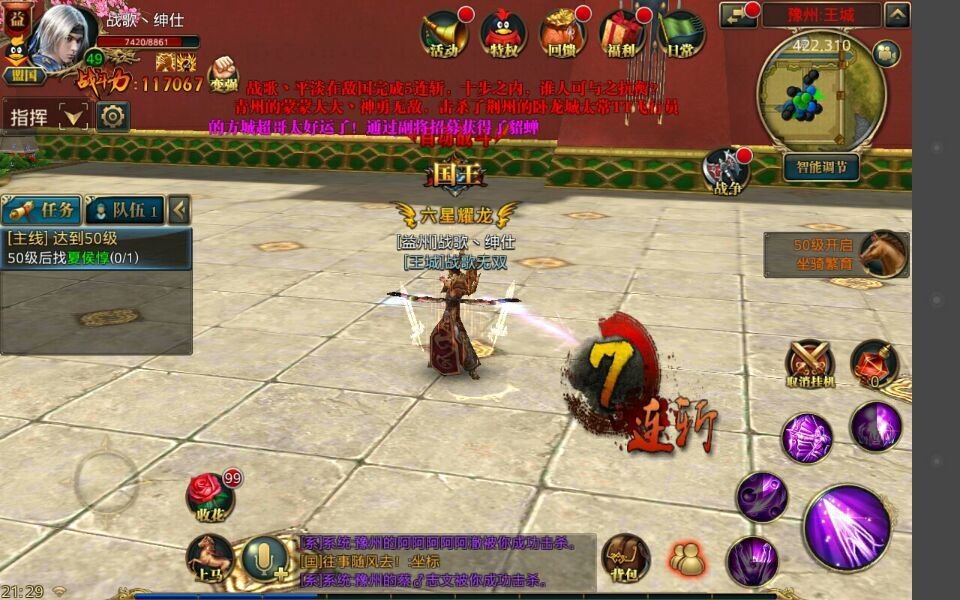Collapse the top bar with the up arrow
Viewport: 960px width, 600px height.
point(897,15)
